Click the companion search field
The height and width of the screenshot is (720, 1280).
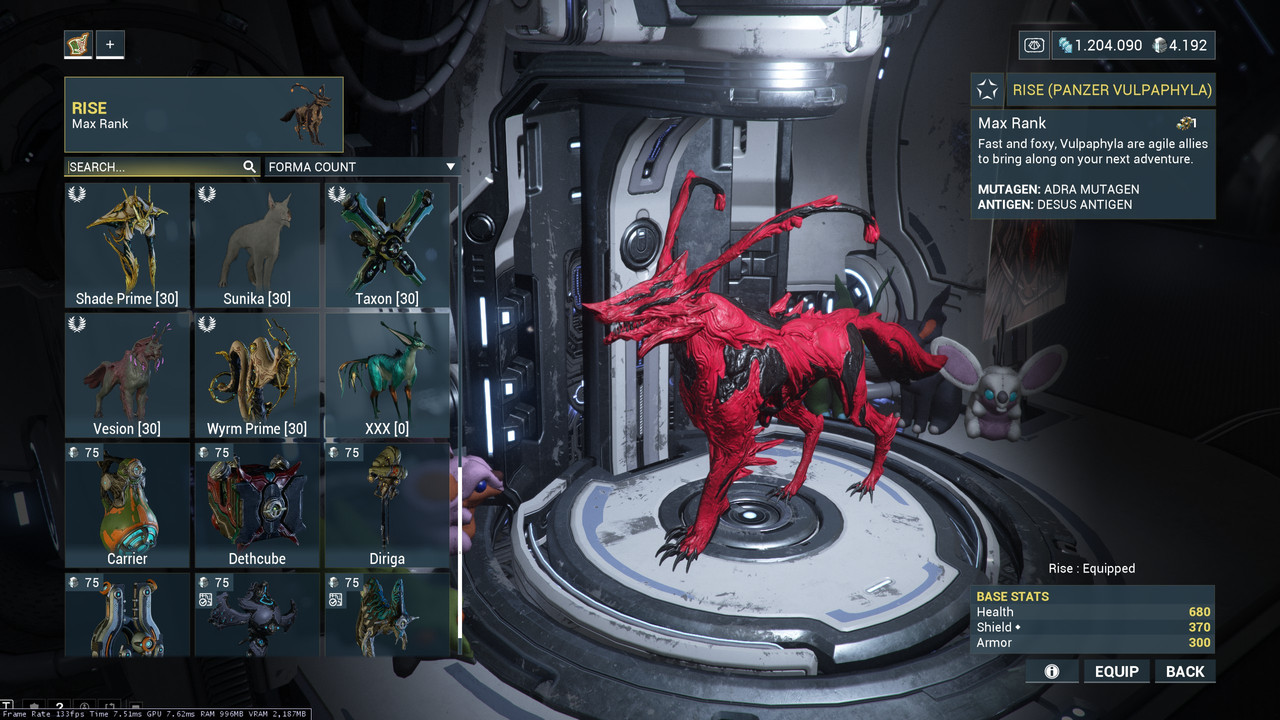tap(152, 167)
